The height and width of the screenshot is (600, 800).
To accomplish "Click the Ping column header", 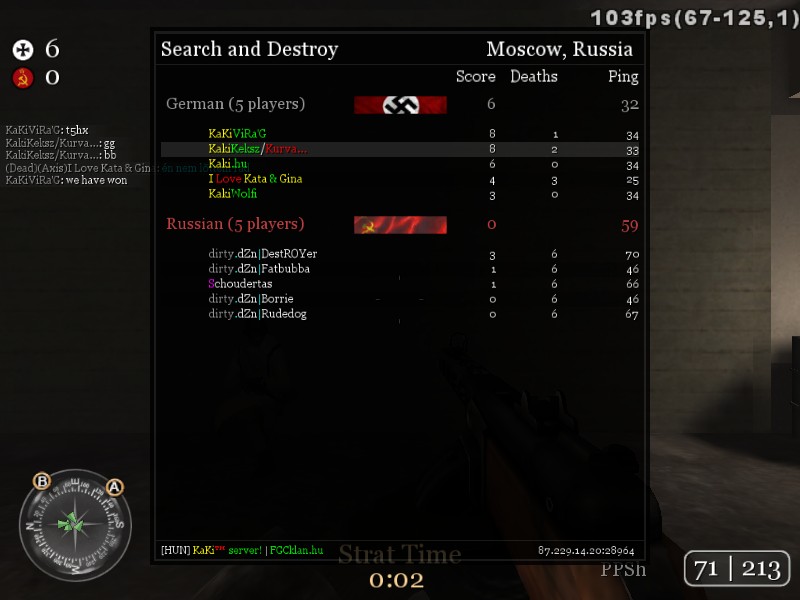I will 623,77.
